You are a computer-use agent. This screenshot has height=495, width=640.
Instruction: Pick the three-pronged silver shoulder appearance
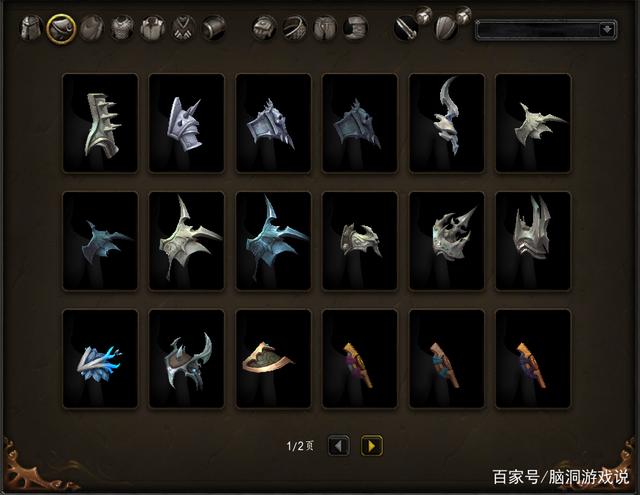(533, 241)
